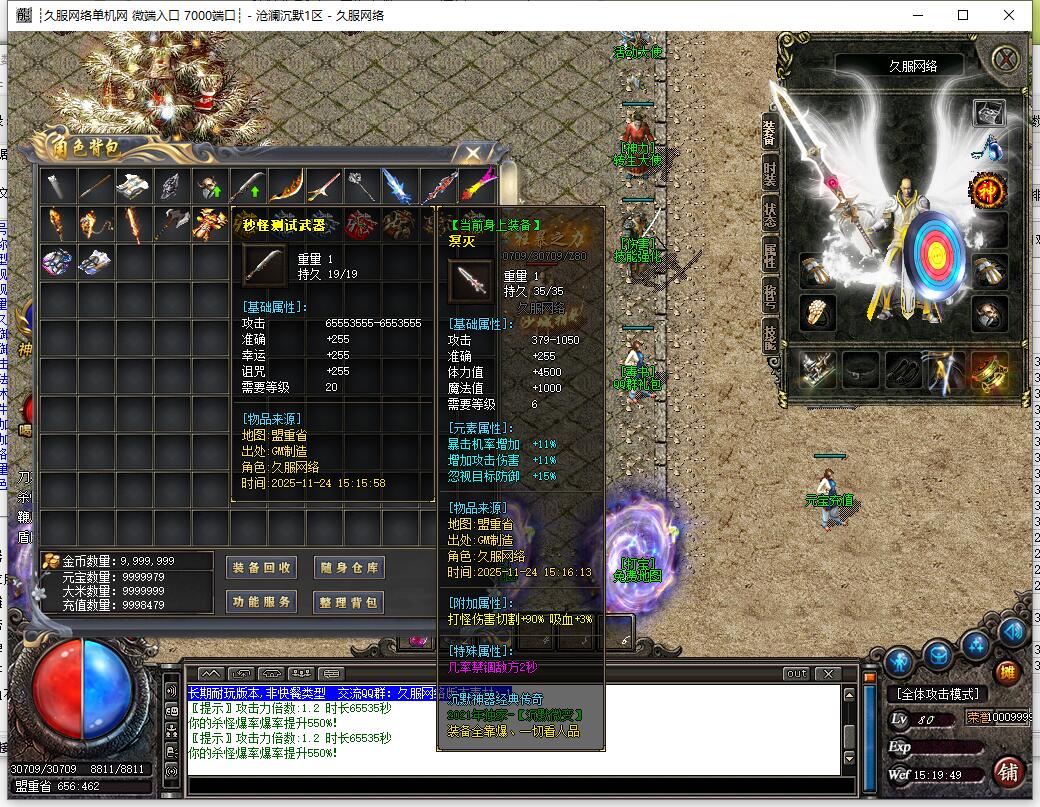Switch to the 技能 skills tab
1040x807 pixels.
(x=769, y=336)
